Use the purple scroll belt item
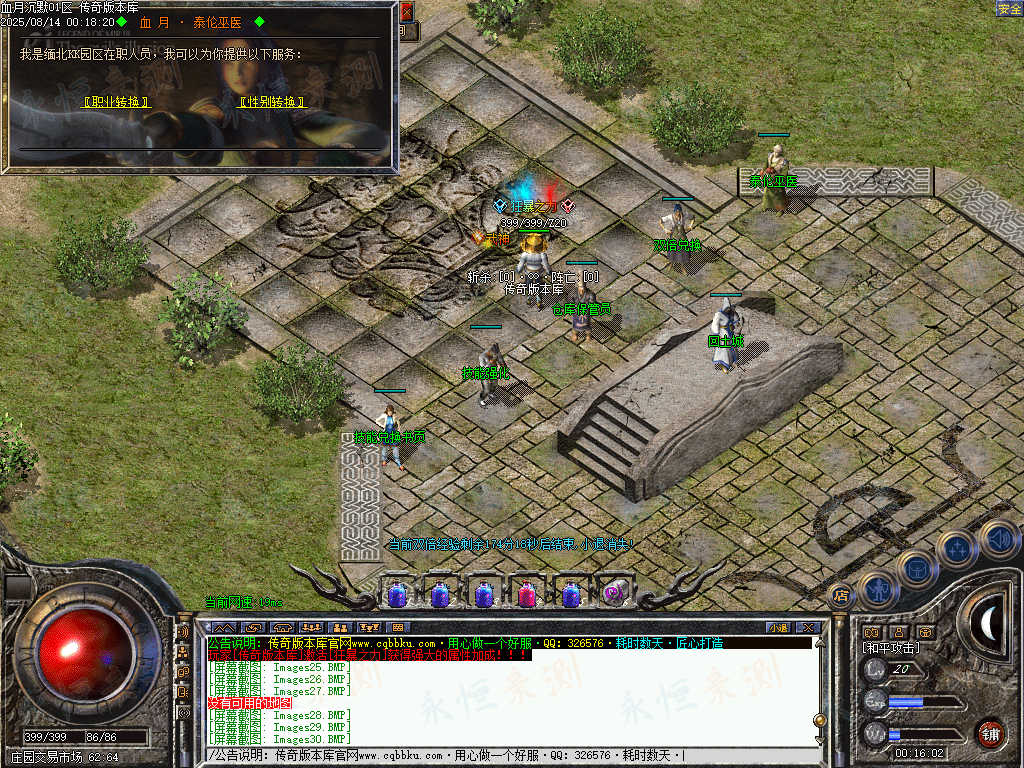1024x768 pixels. pyautogui.click(x=613, y=594)
